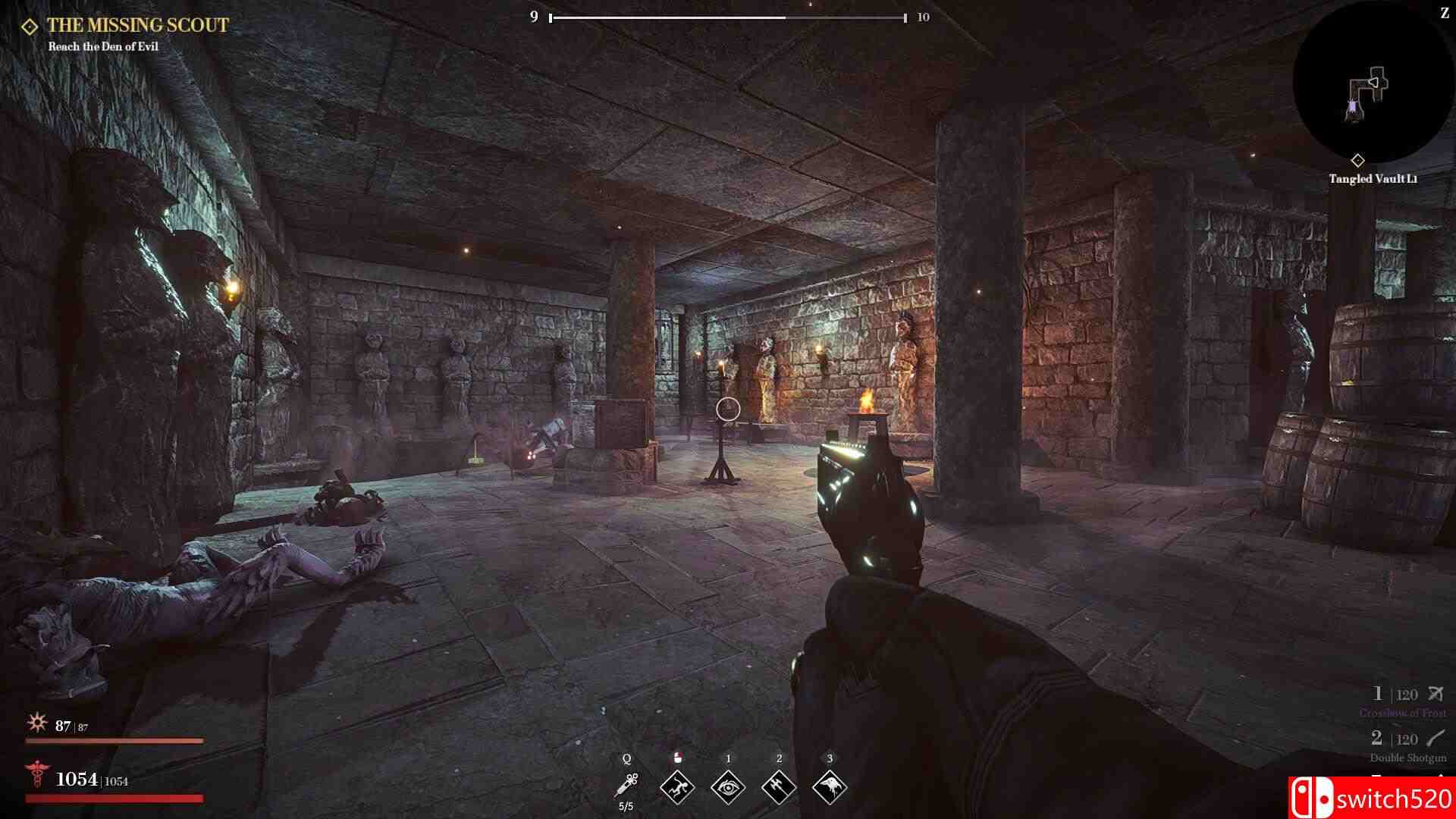
Task: Activate the running figure dash ability
Action: (x=677, y=787)
